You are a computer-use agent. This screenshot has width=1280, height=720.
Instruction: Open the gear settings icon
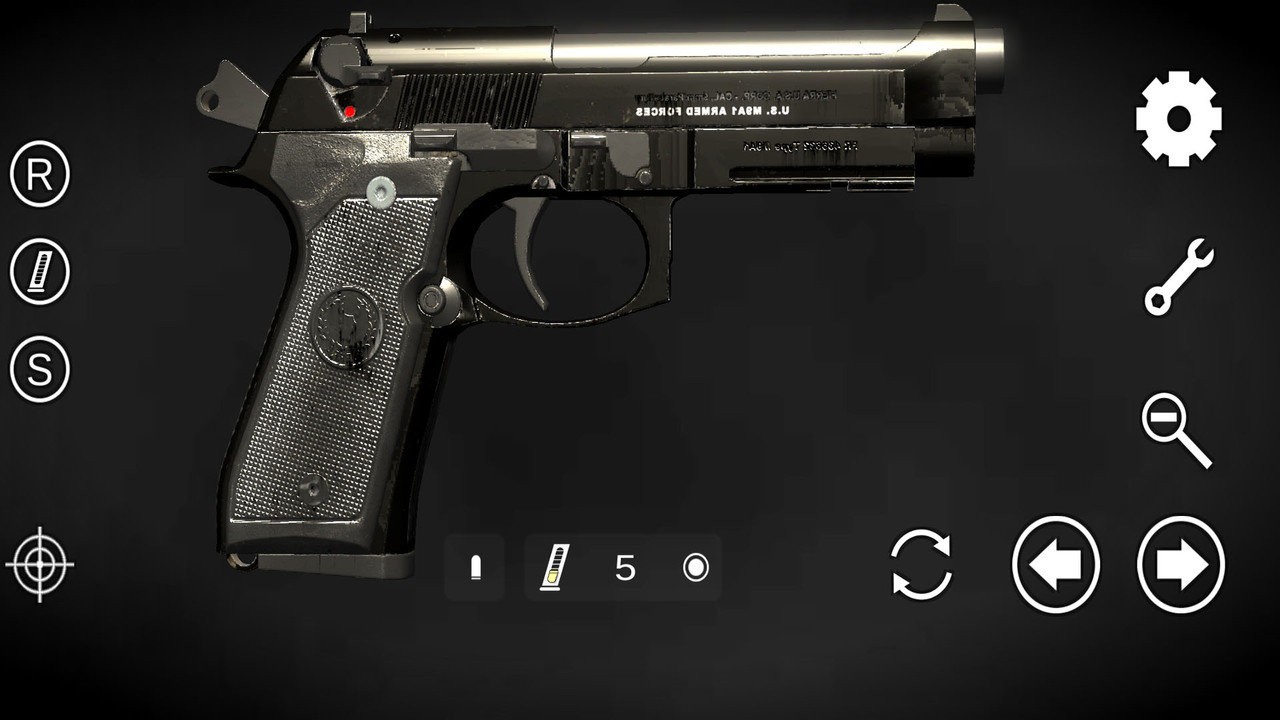pos(1178,119)
